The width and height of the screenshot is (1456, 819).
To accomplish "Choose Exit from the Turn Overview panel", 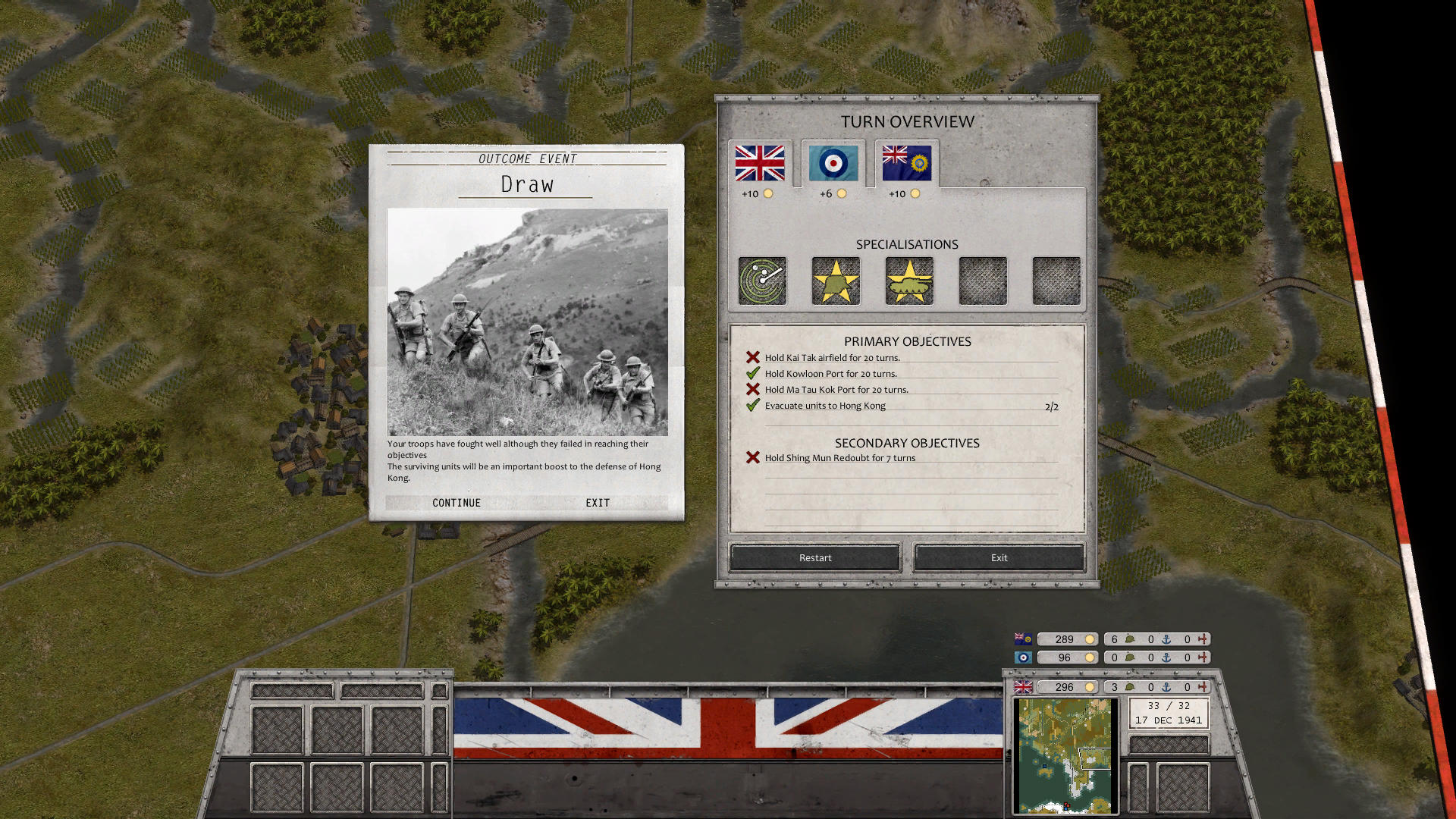I will click(998, 557).
